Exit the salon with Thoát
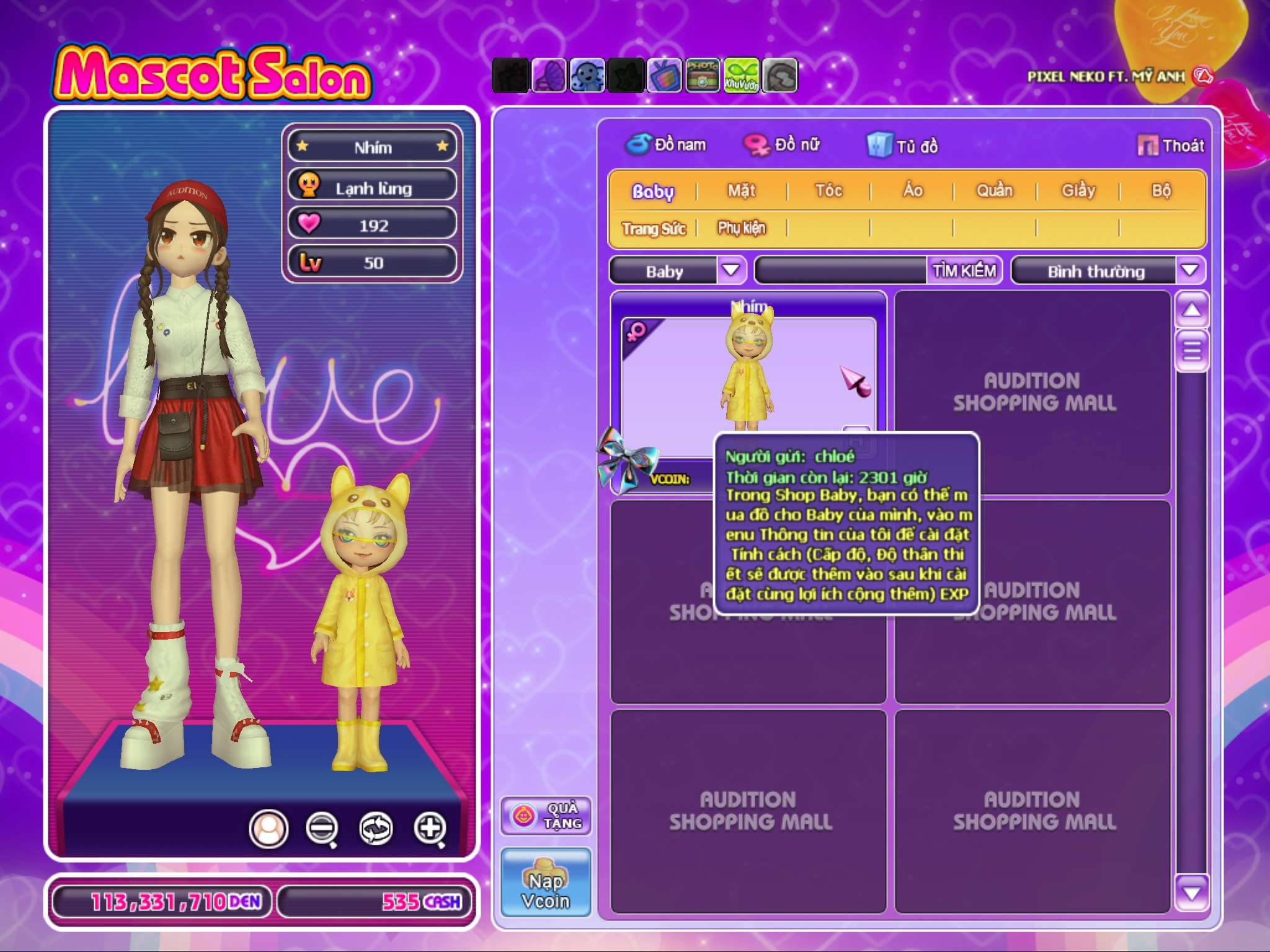Image resolution: width=1270 pixels, height=952 pixels. click(1171, 146)
